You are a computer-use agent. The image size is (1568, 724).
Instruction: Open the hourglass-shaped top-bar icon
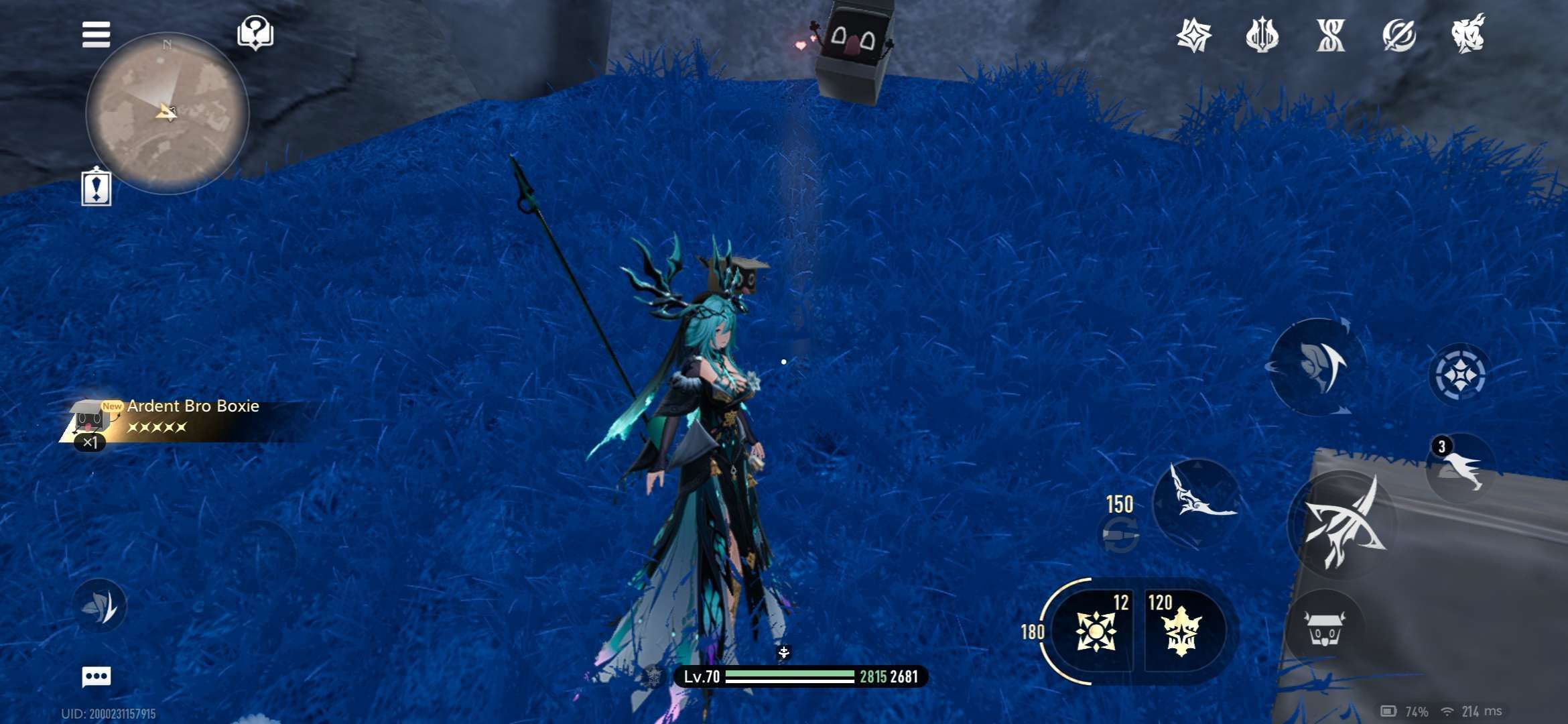pos(1331,35)
